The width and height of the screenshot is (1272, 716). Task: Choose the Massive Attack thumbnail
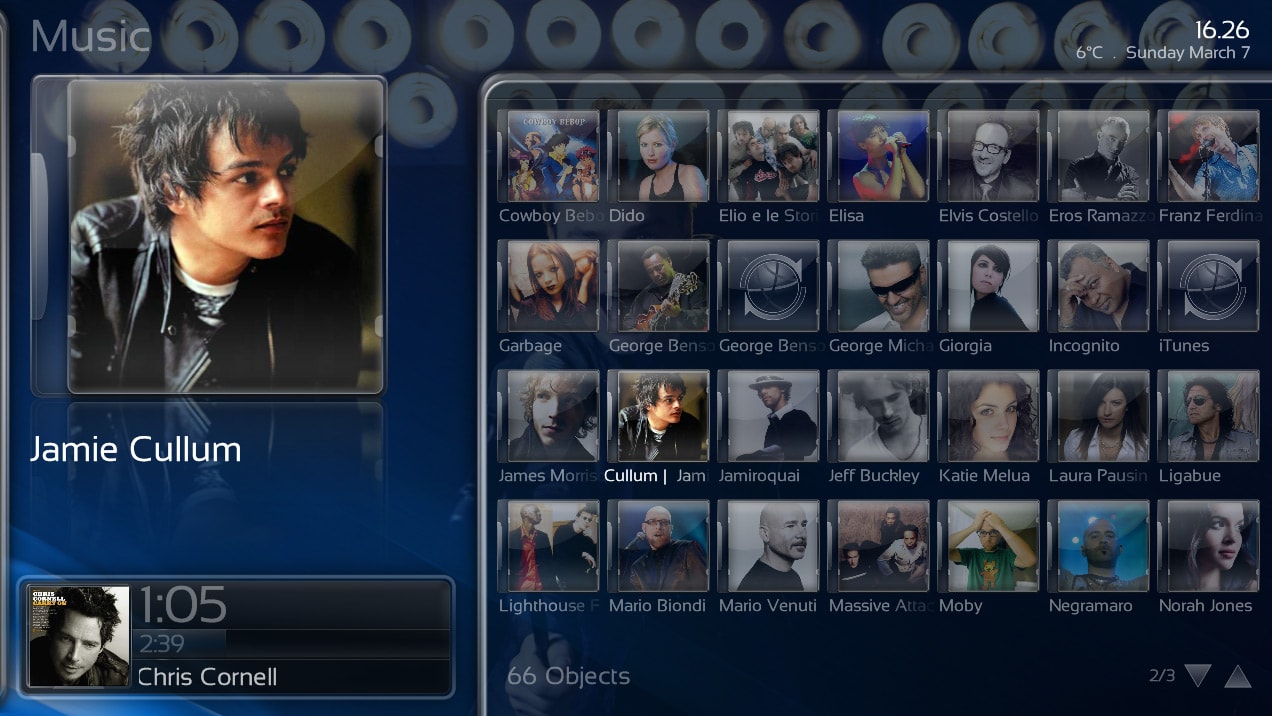[883, 546]
